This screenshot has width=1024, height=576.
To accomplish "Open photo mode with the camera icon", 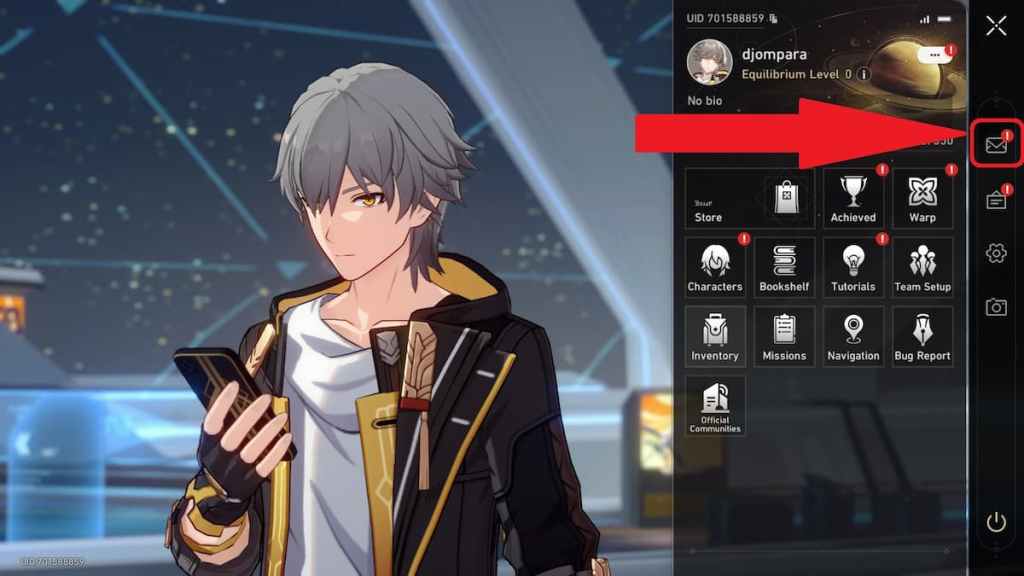I will [996, 307].
